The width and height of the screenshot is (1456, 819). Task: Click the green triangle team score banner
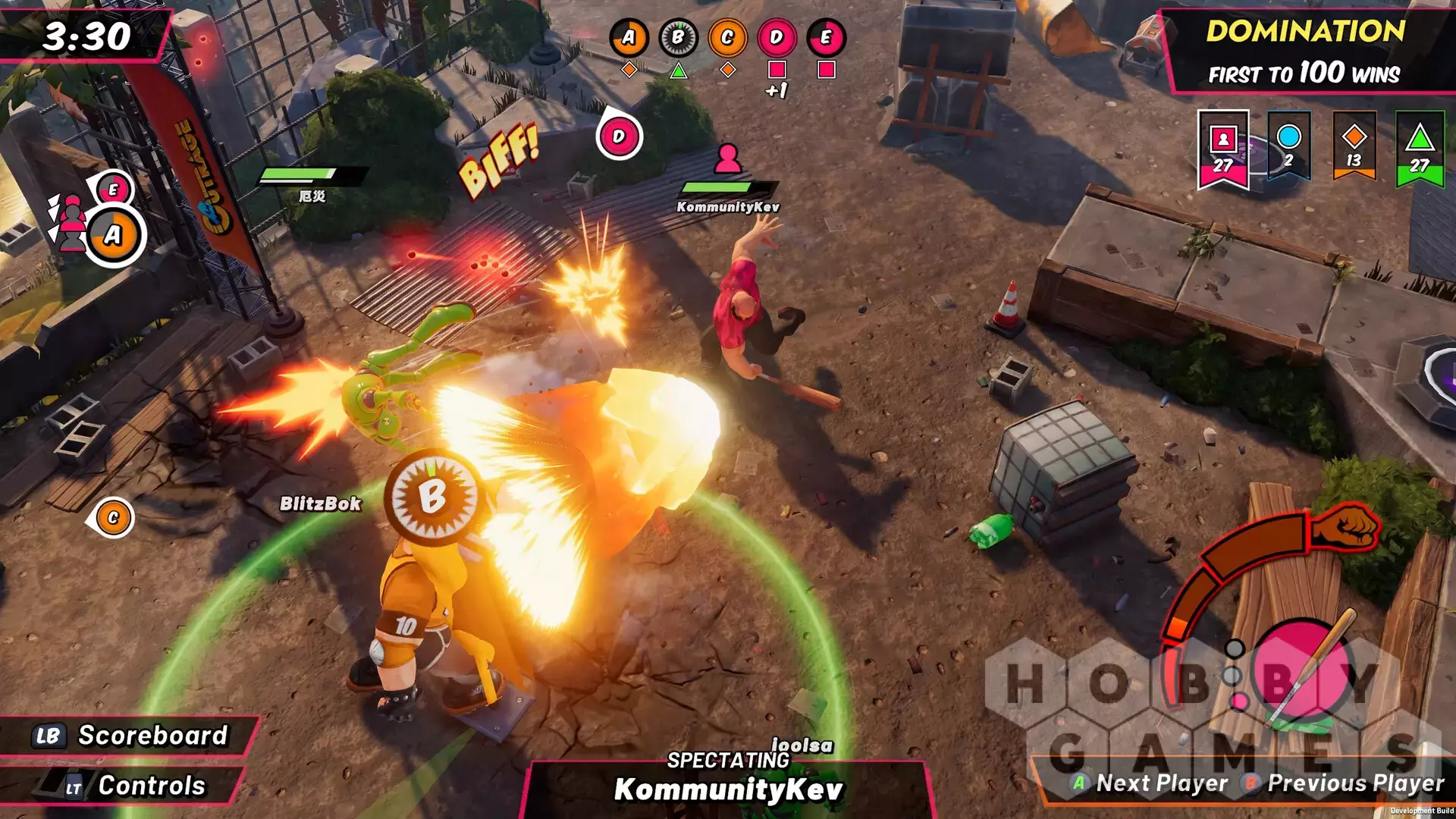pyautogui.click(x=1420, y=150)
